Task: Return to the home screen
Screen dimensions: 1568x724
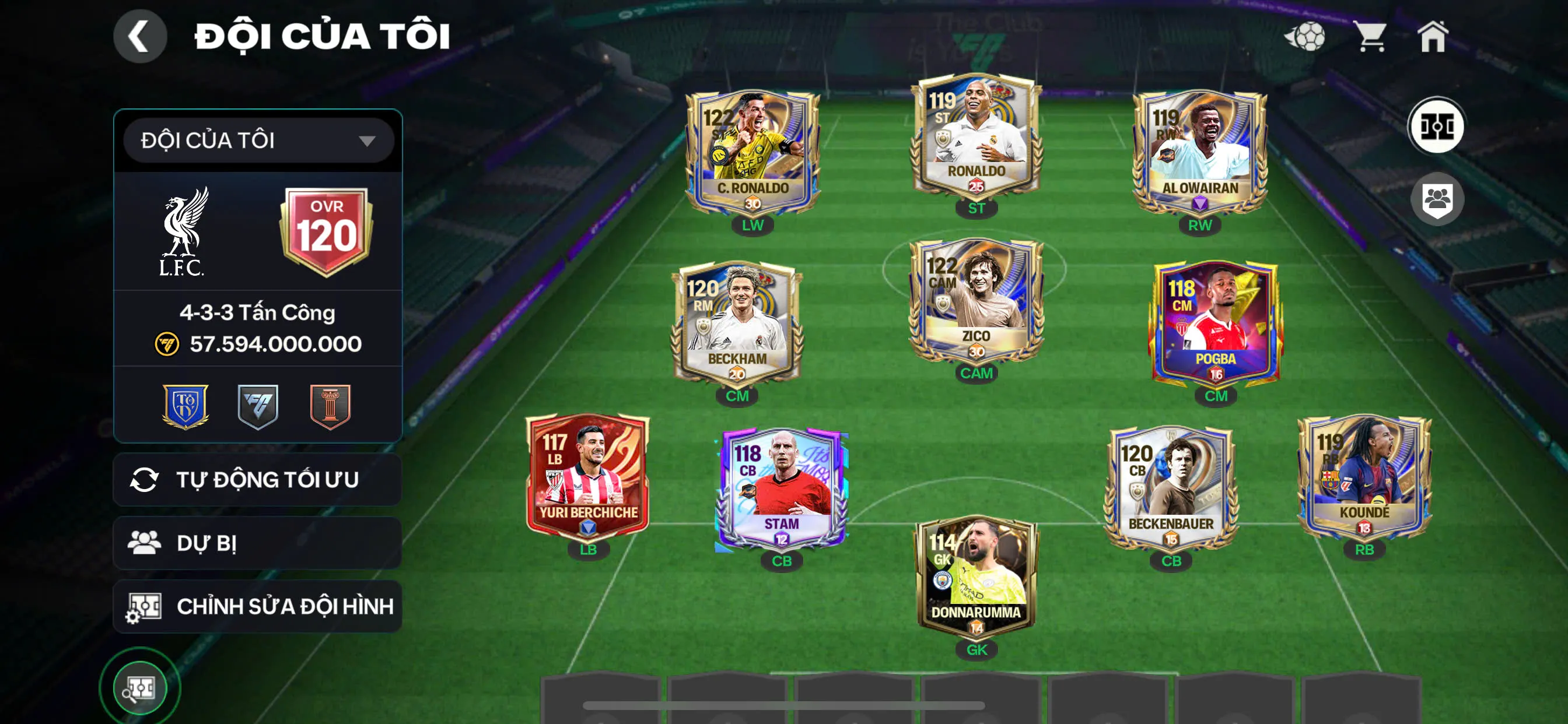Action: pyautogui.click(x=1432, y=37)
